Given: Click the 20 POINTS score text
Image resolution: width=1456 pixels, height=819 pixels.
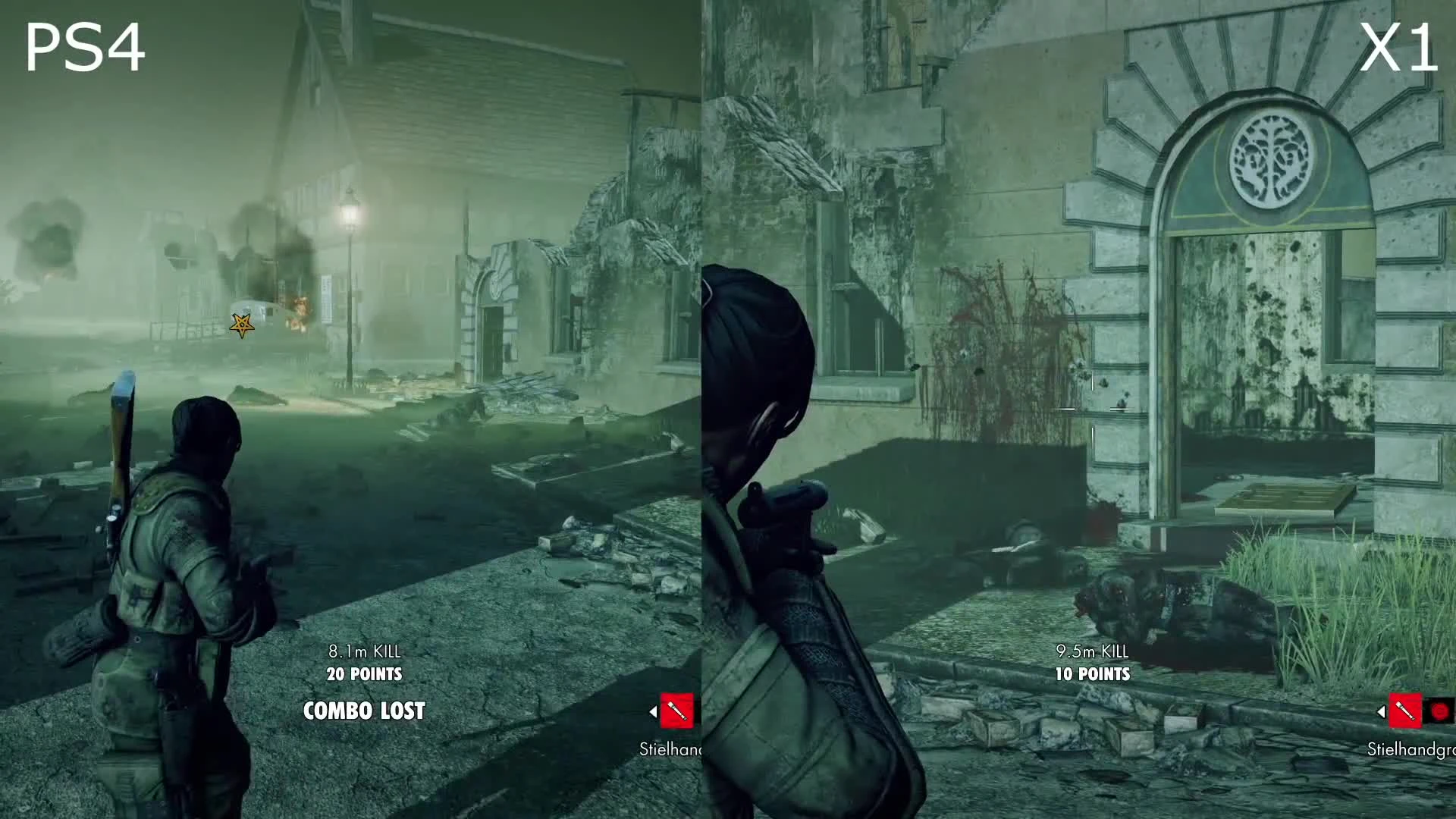Looking at the screenshot, I should [x=364, y=673].
